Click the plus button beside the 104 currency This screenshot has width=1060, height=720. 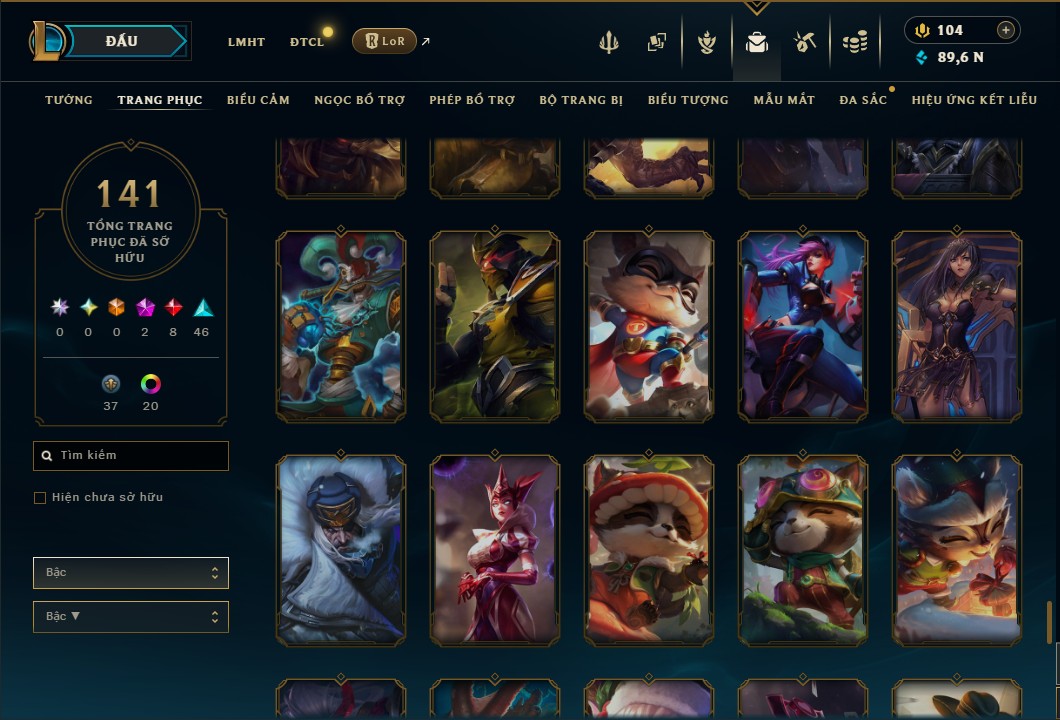[1005, 30]
